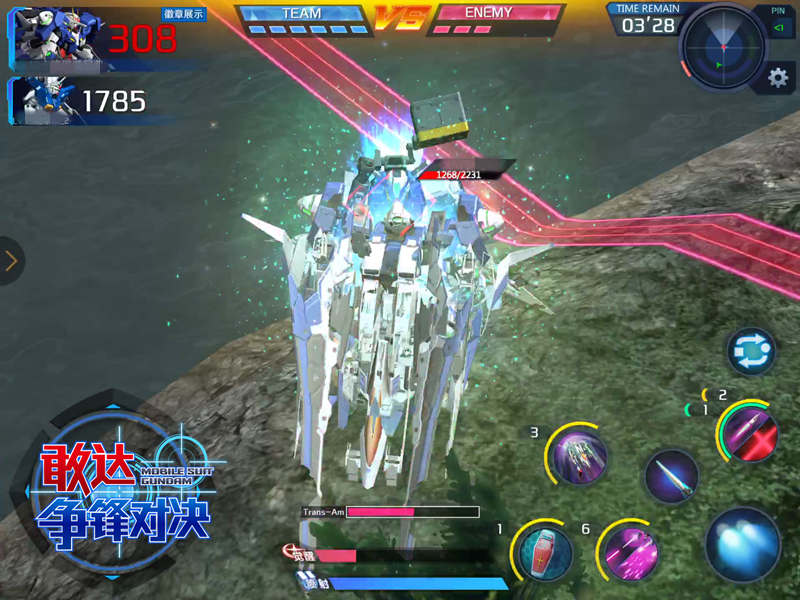
Task: Use the sword melee attack icon
Action: click(x=670, y=477)
